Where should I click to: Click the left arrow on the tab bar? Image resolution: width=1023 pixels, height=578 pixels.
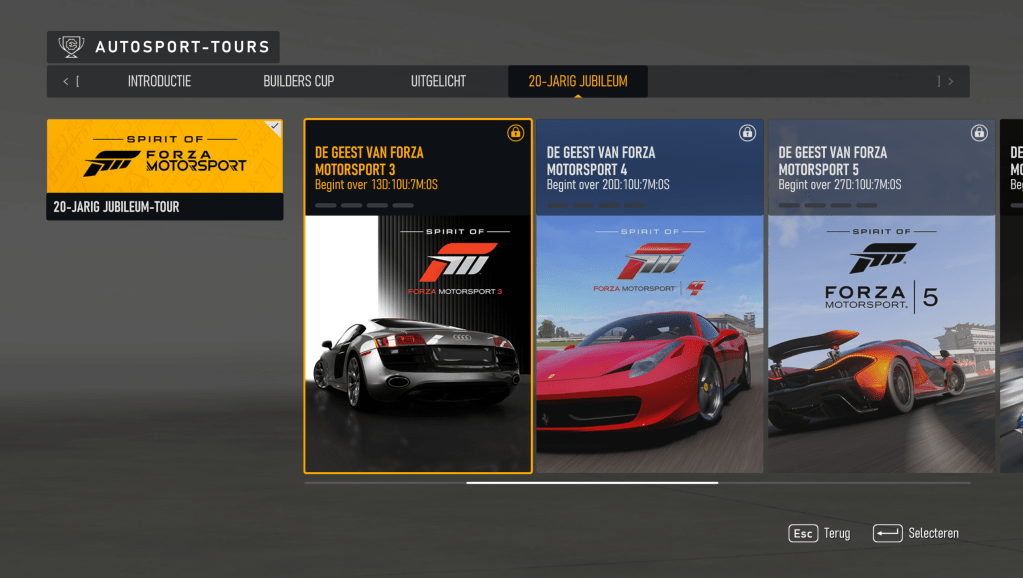[66, 82]
